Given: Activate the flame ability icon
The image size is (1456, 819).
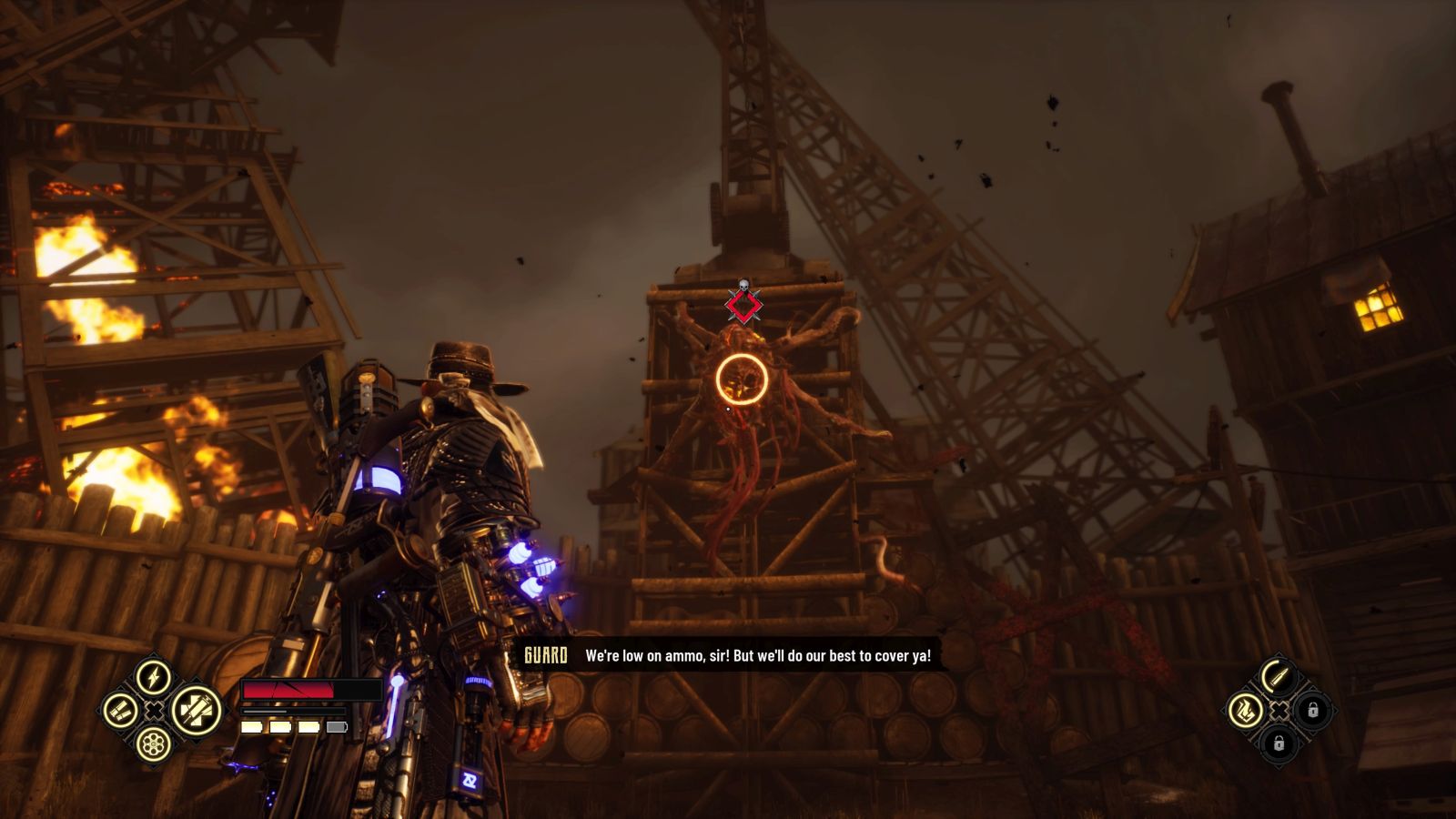Looking at the screenshot, I should 1244,710.
